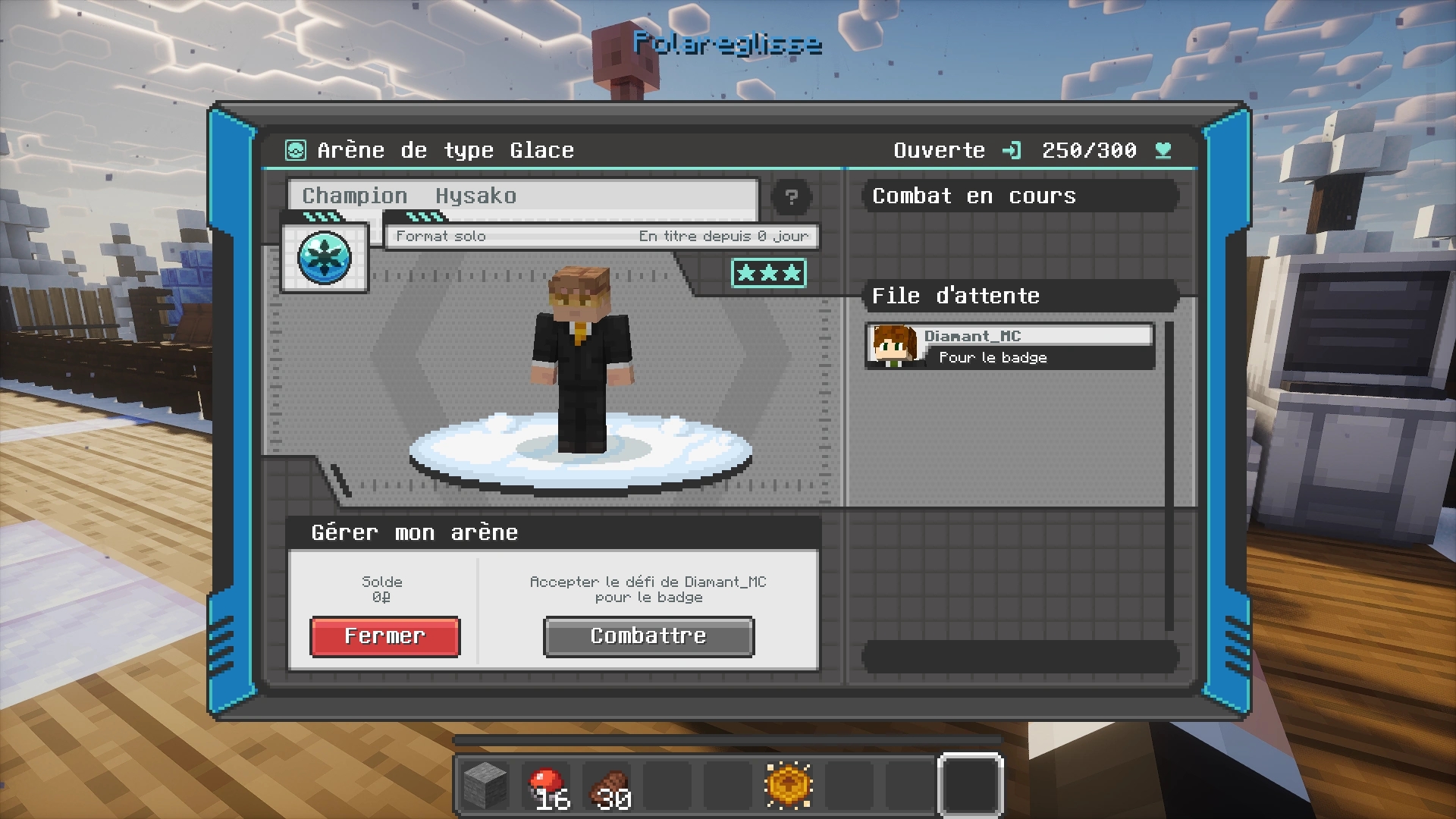
Task: Select the golden sun badge hotbar item
Action: (x=789, y=785)
